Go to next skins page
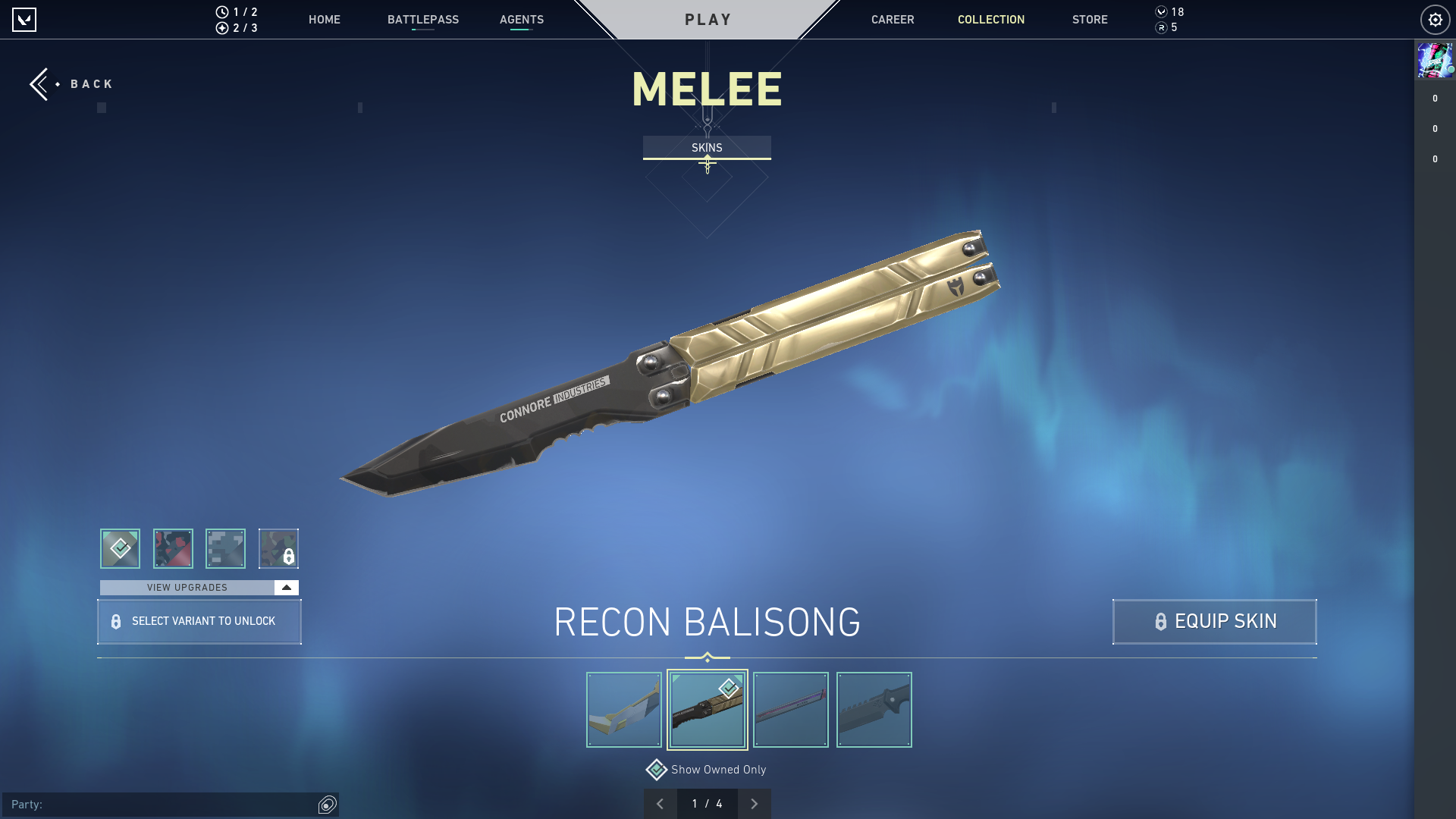1456x819 pixels. (754, 802)
